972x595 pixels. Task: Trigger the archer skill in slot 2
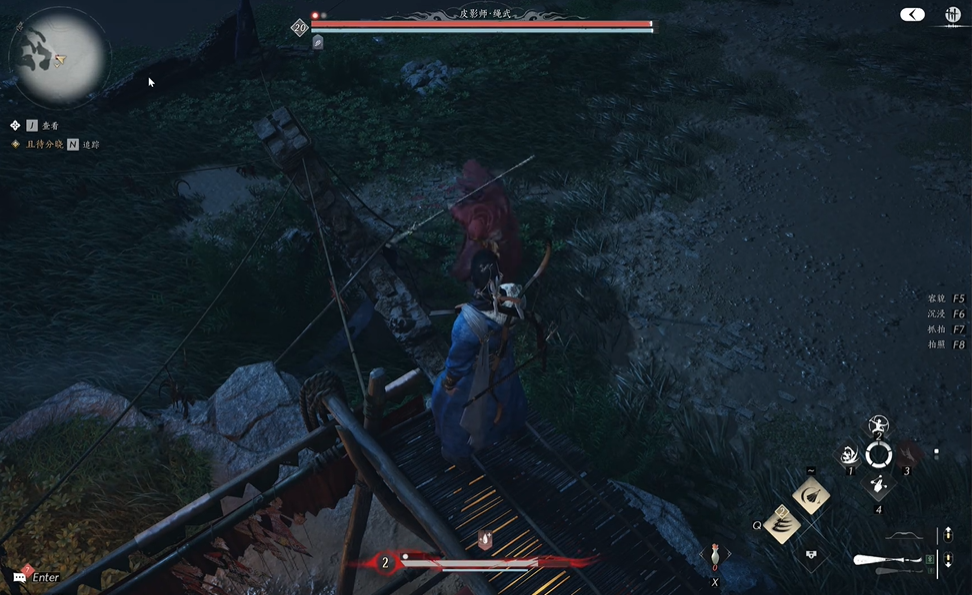879,426
